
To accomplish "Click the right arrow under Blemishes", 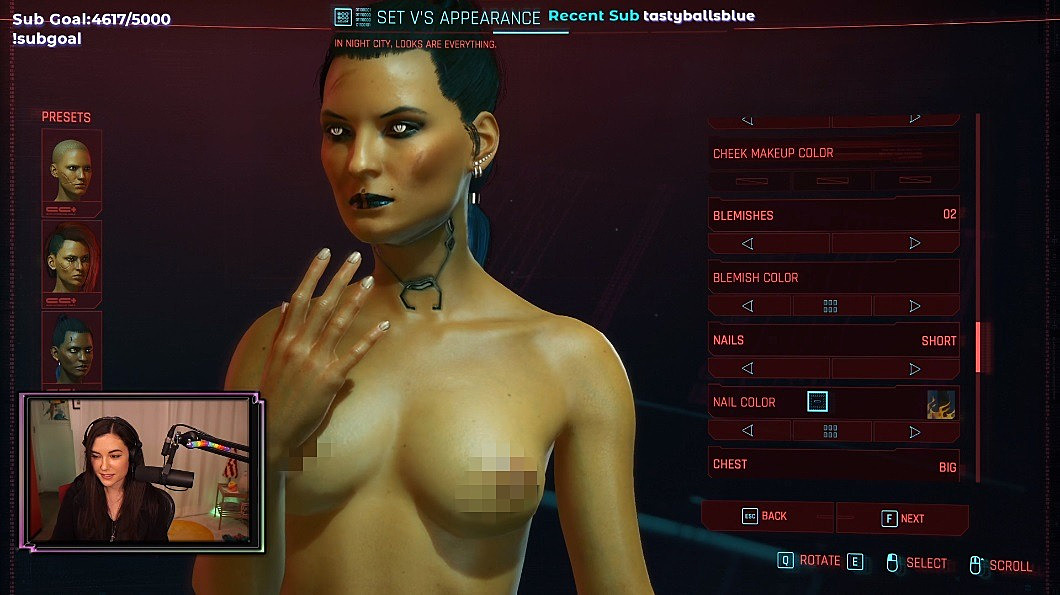I will pyautogui.click(x=914, y=243).
